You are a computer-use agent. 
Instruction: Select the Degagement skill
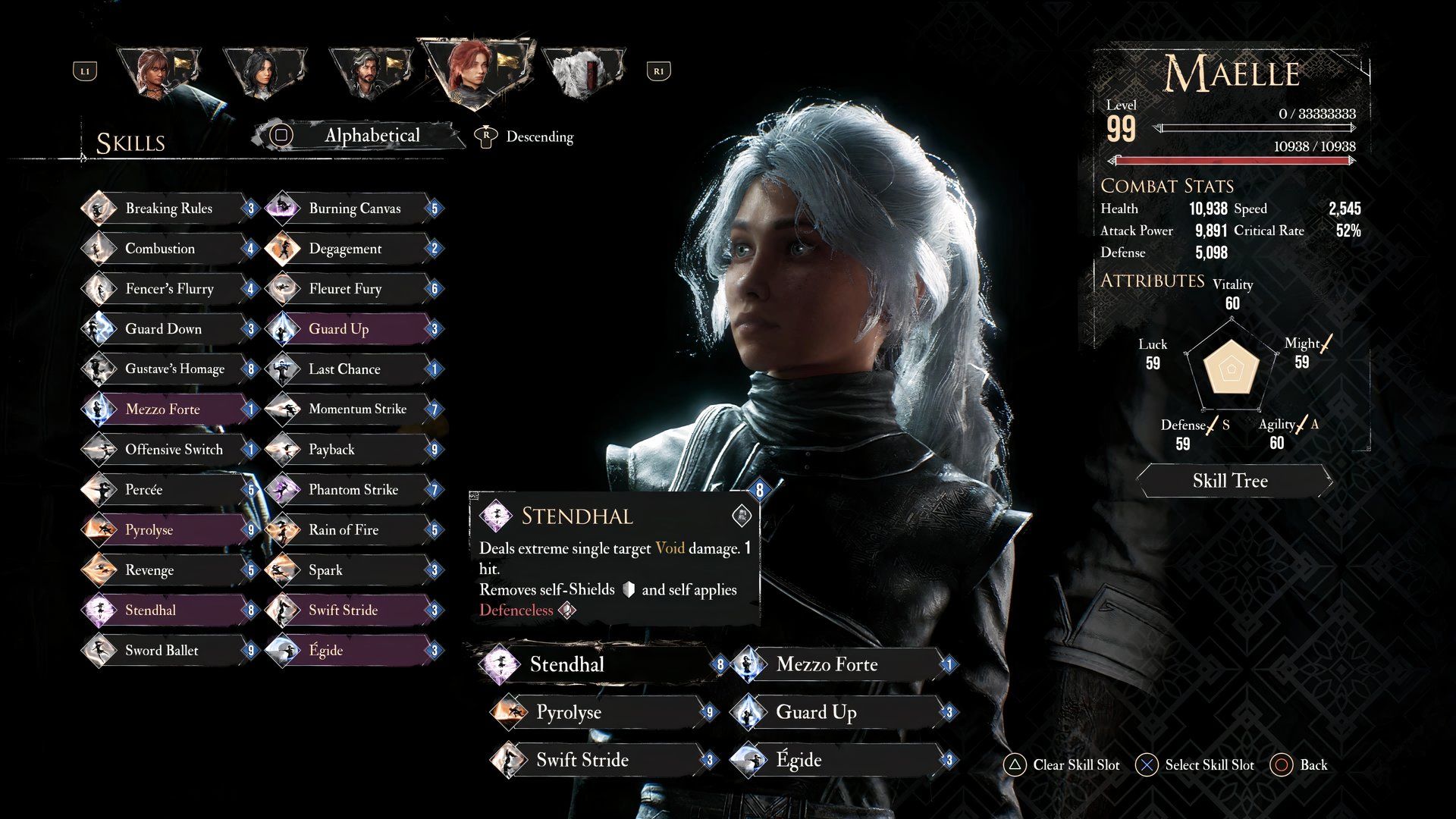(x=345, y=249)
